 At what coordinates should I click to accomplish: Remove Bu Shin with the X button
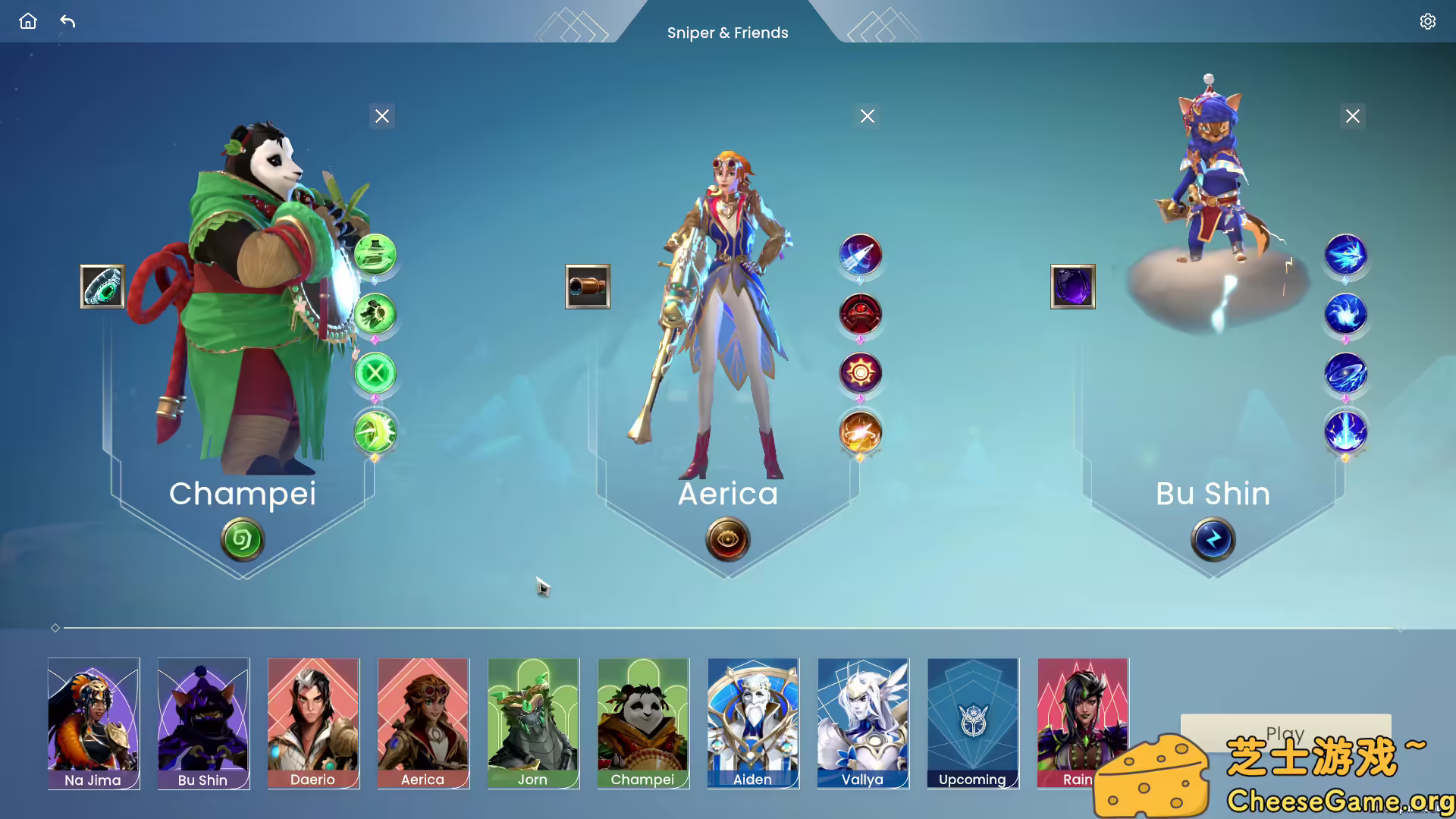(1353, 116)
